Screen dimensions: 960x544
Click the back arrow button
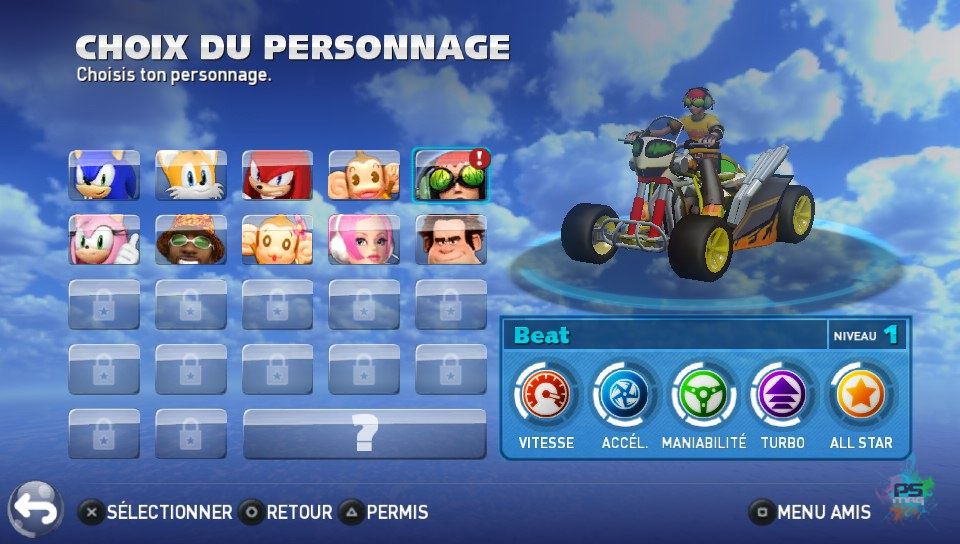click(x=35, y=510)
